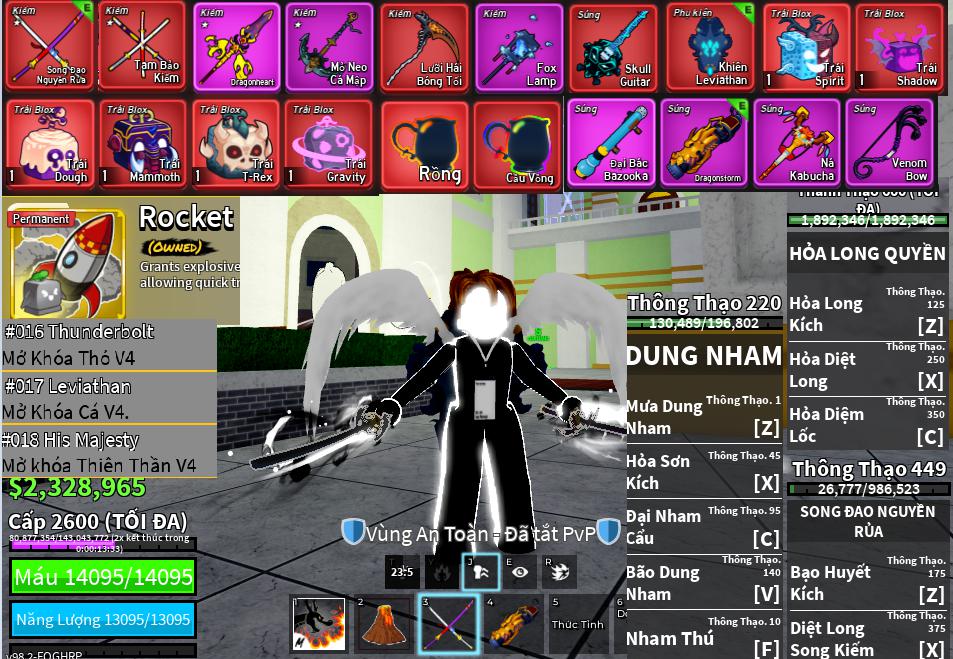Choose the Đại Bác Bazooka gun slot
Image resolution: width=953 pixels, height=659 pixels.
(x=612, y=142)
